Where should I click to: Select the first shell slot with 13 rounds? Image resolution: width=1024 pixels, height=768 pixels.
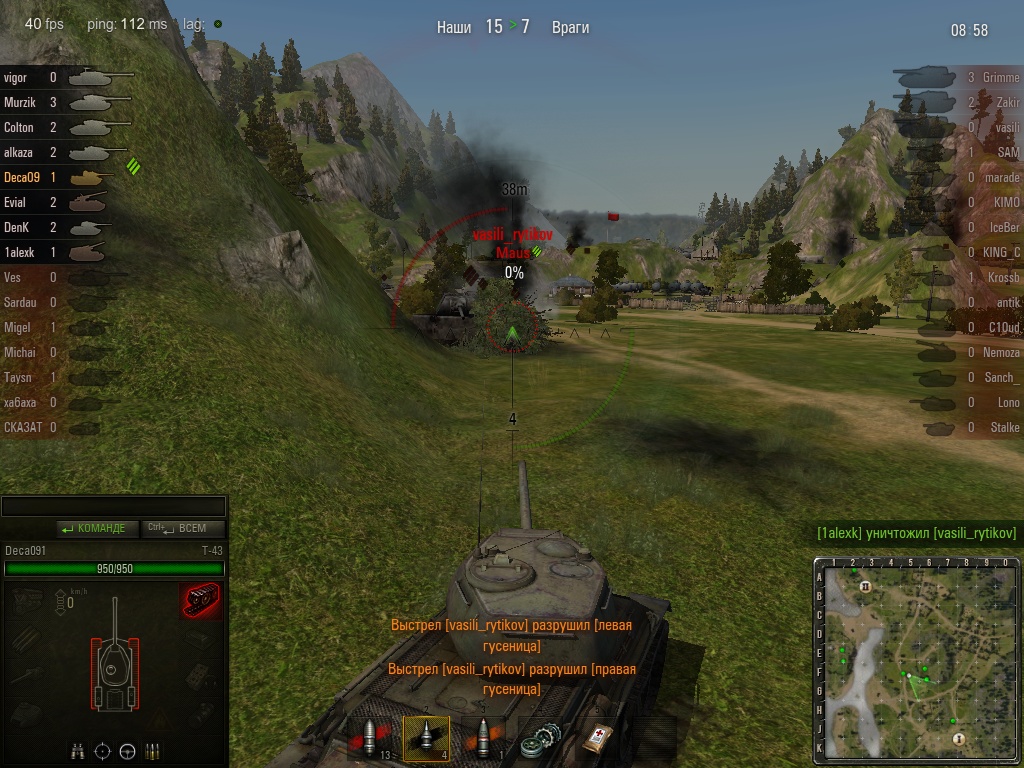click(x=370, y=739)
